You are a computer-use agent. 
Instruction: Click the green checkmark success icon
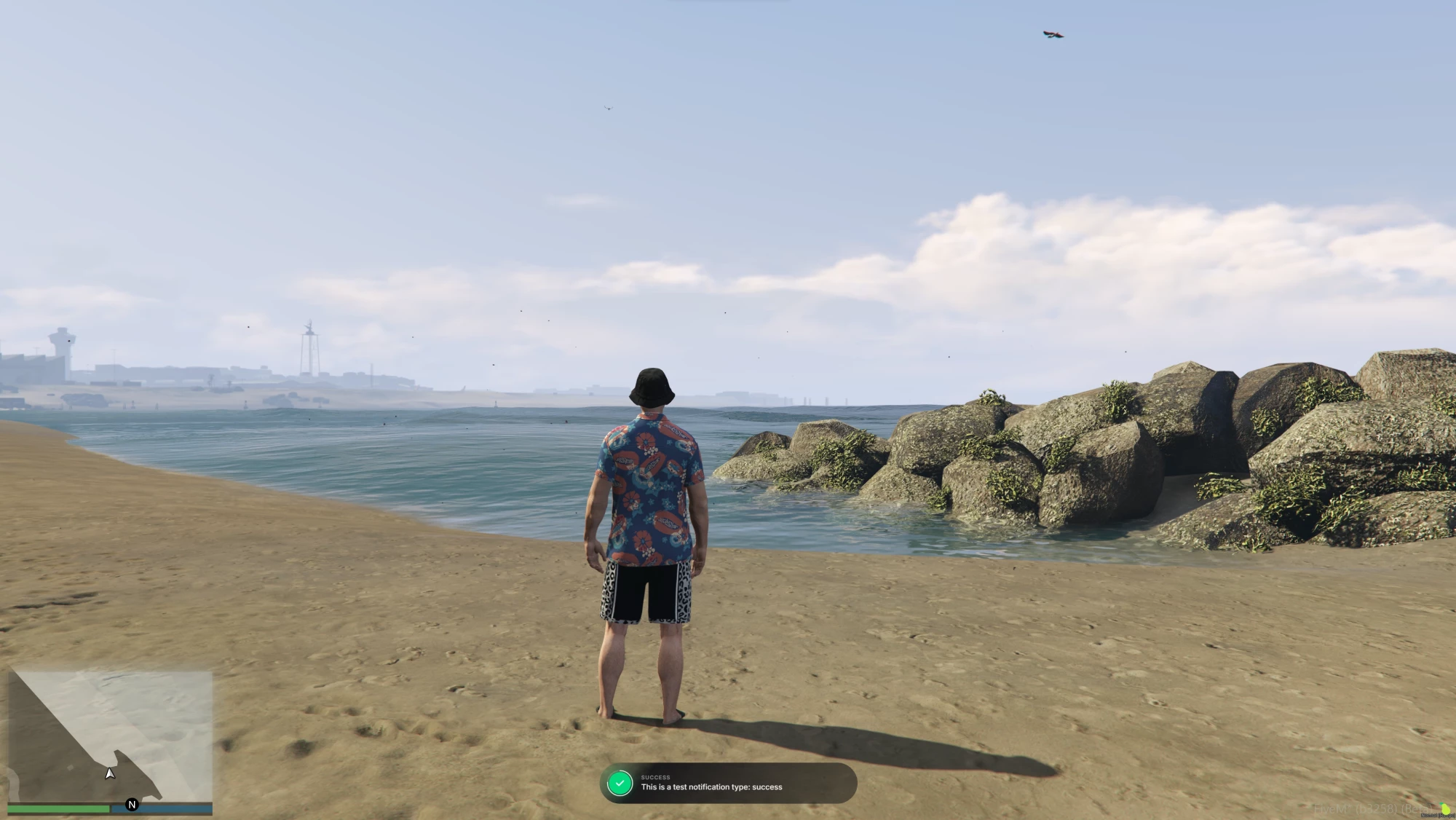tap(620, 784)
